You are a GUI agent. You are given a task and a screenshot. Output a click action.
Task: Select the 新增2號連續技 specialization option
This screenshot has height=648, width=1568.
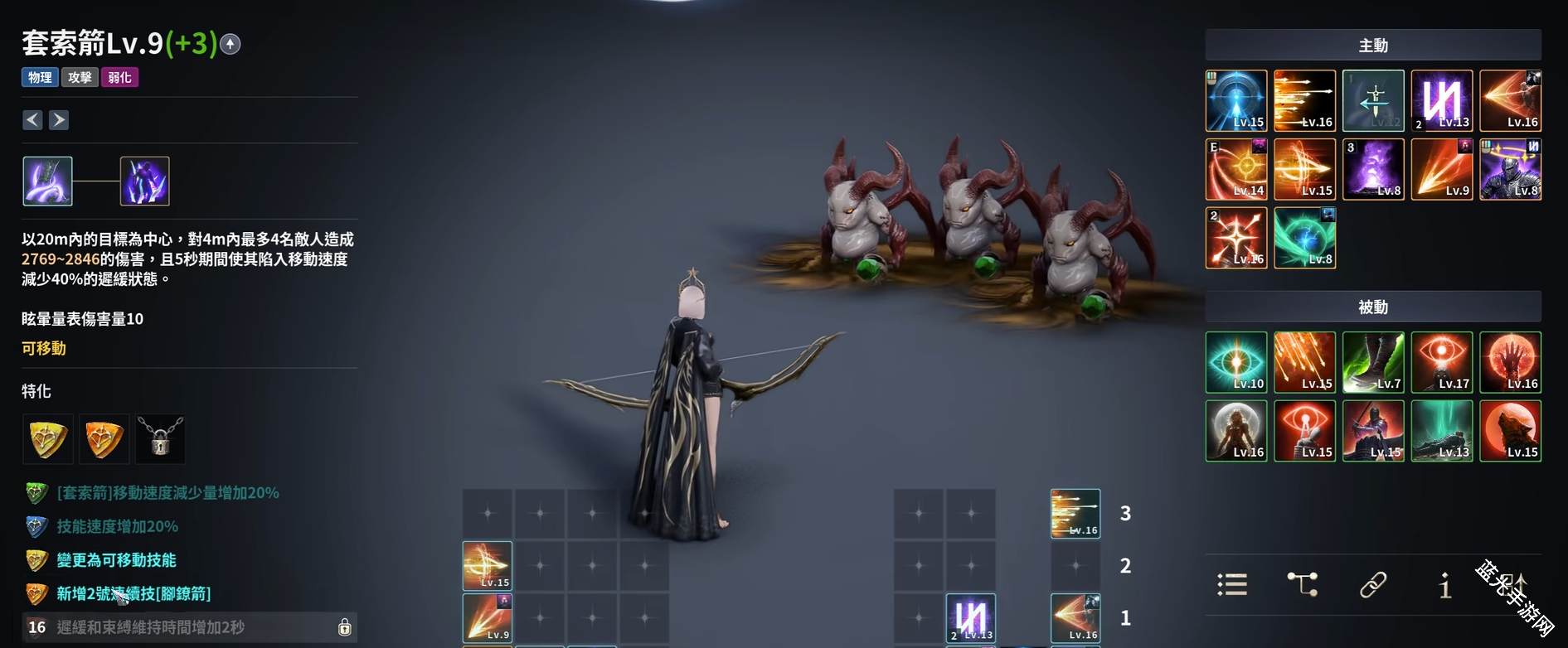[133, 593]
